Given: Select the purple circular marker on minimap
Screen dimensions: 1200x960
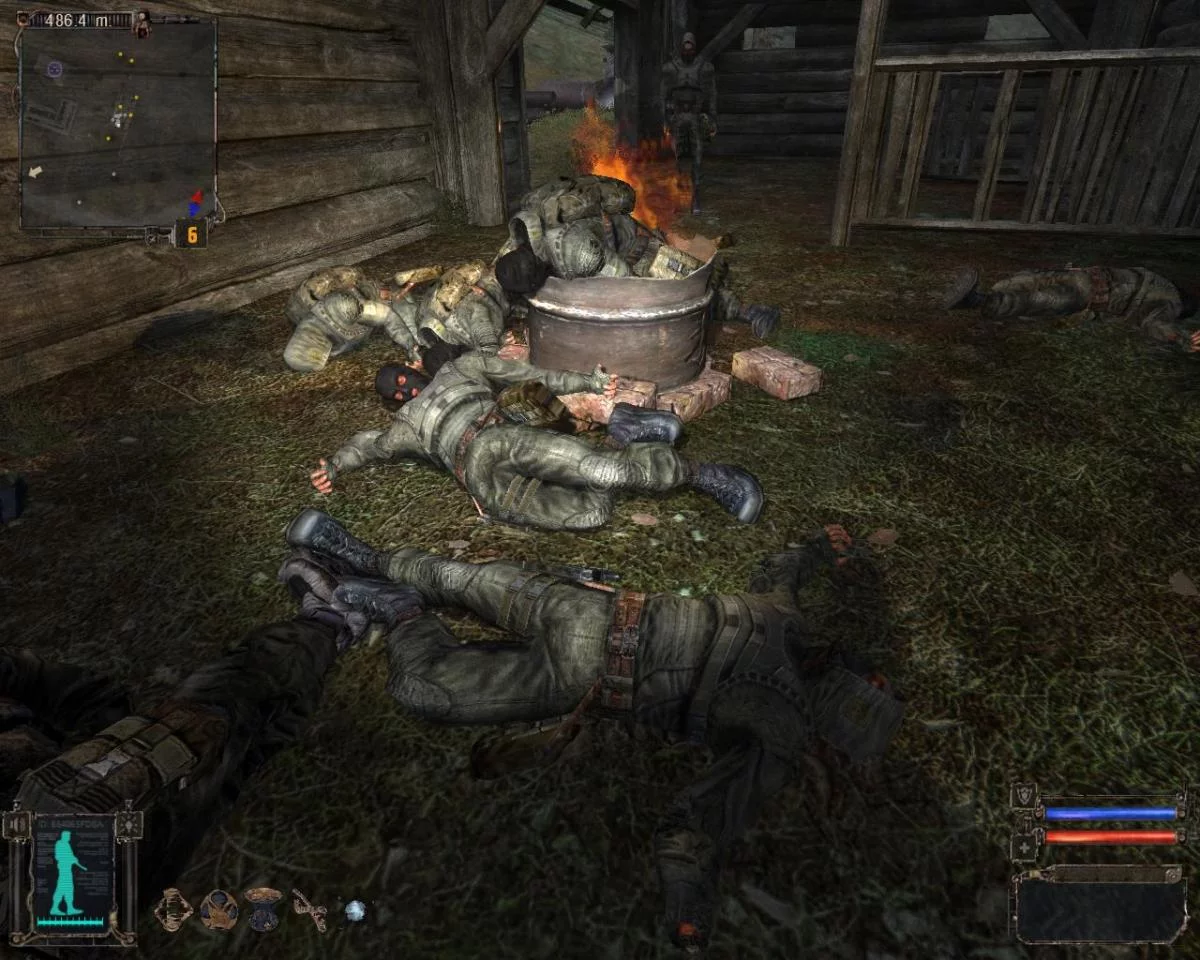Looking at the screenshot, I should pos(54,69).
